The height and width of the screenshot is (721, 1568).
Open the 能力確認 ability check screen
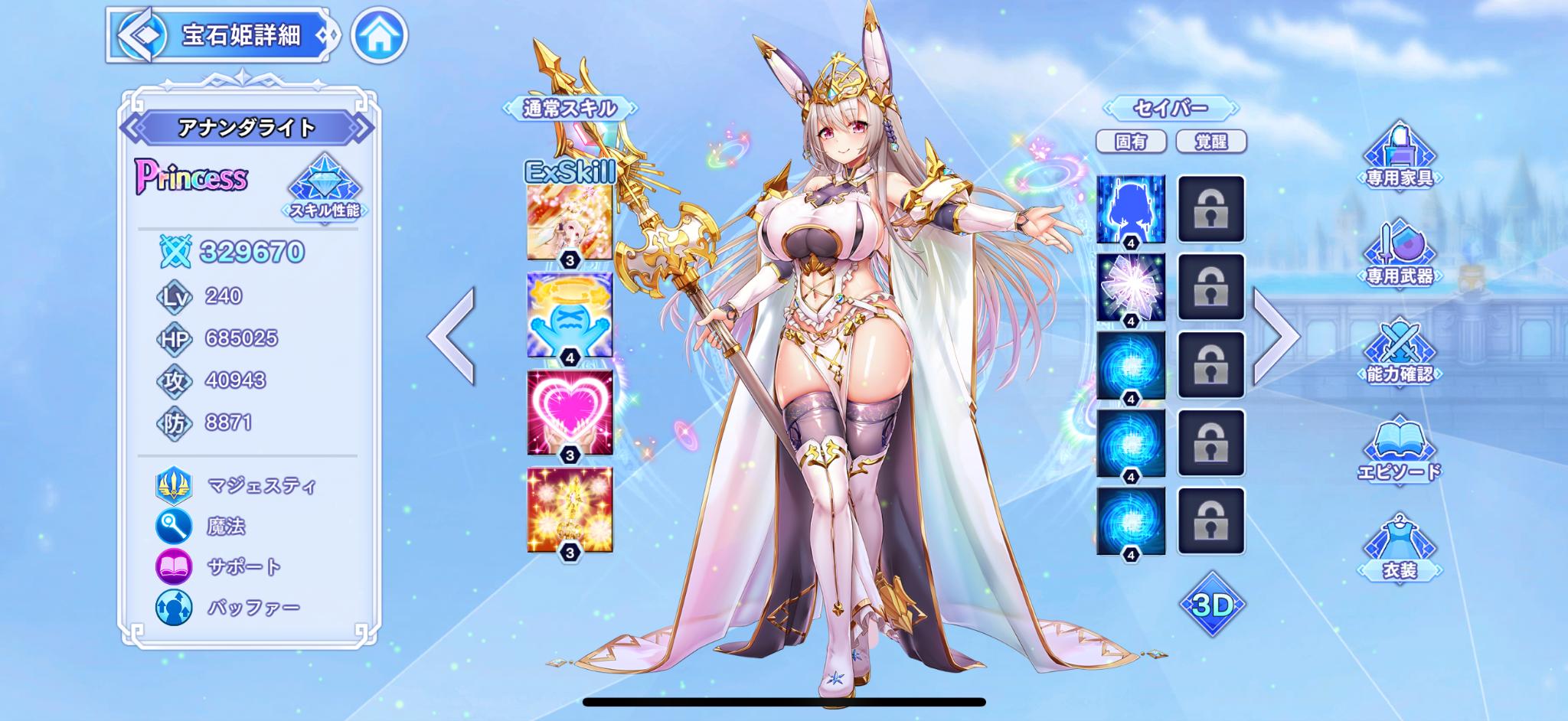point(1399,352)
